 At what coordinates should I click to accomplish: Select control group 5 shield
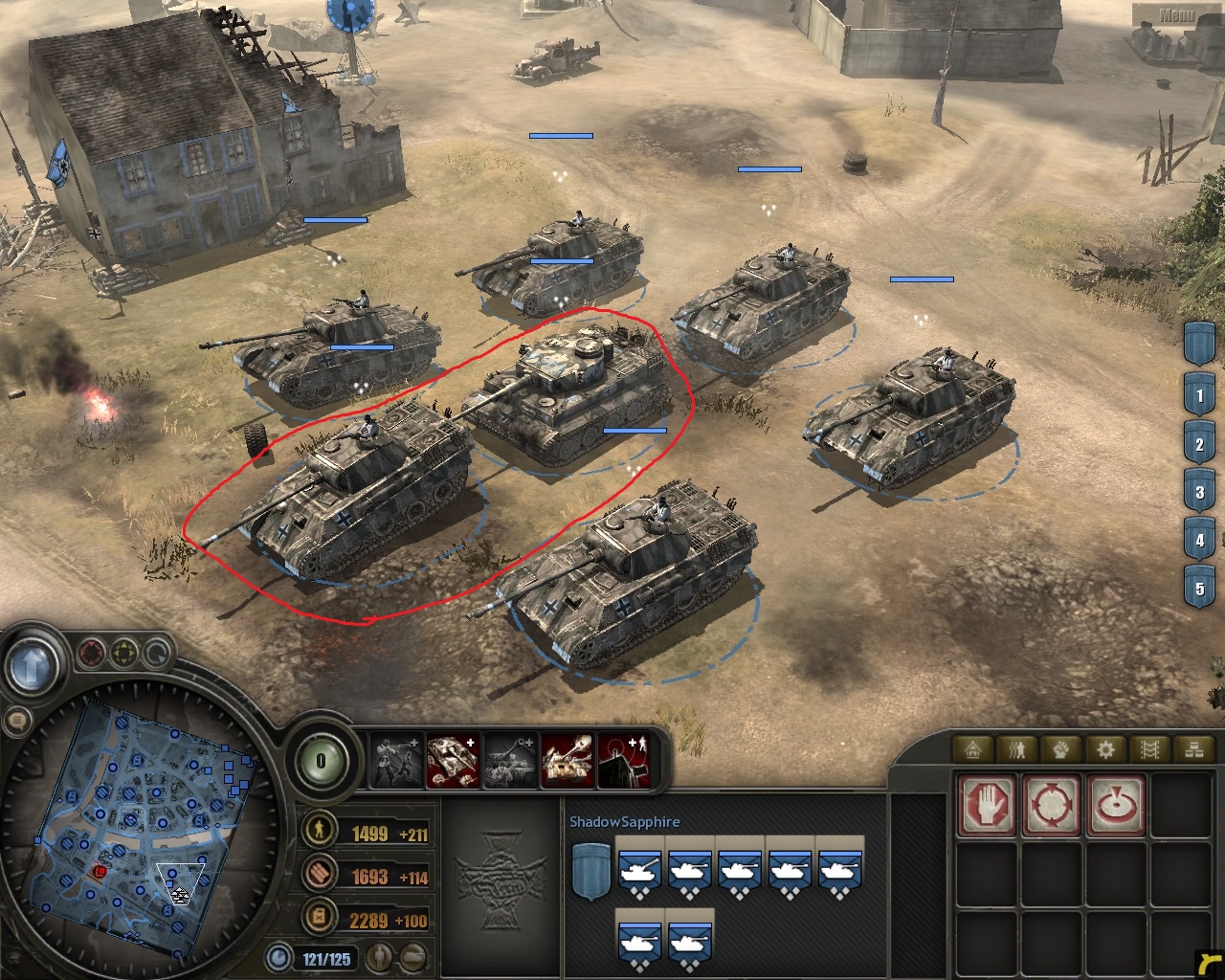pyautogui.click(x=1199, y=589)
